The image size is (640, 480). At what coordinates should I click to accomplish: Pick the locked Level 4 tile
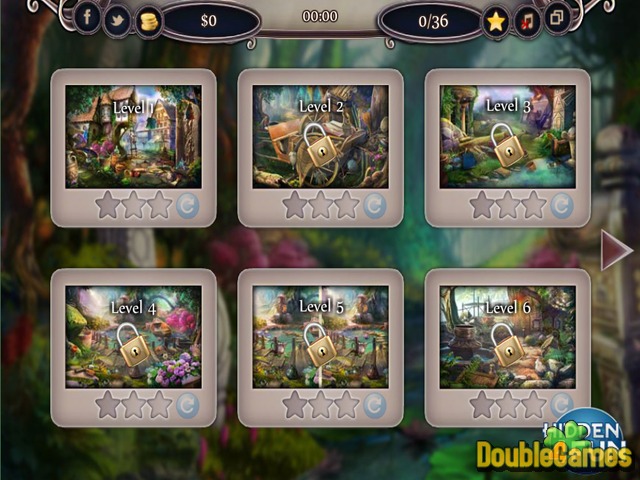133,337
